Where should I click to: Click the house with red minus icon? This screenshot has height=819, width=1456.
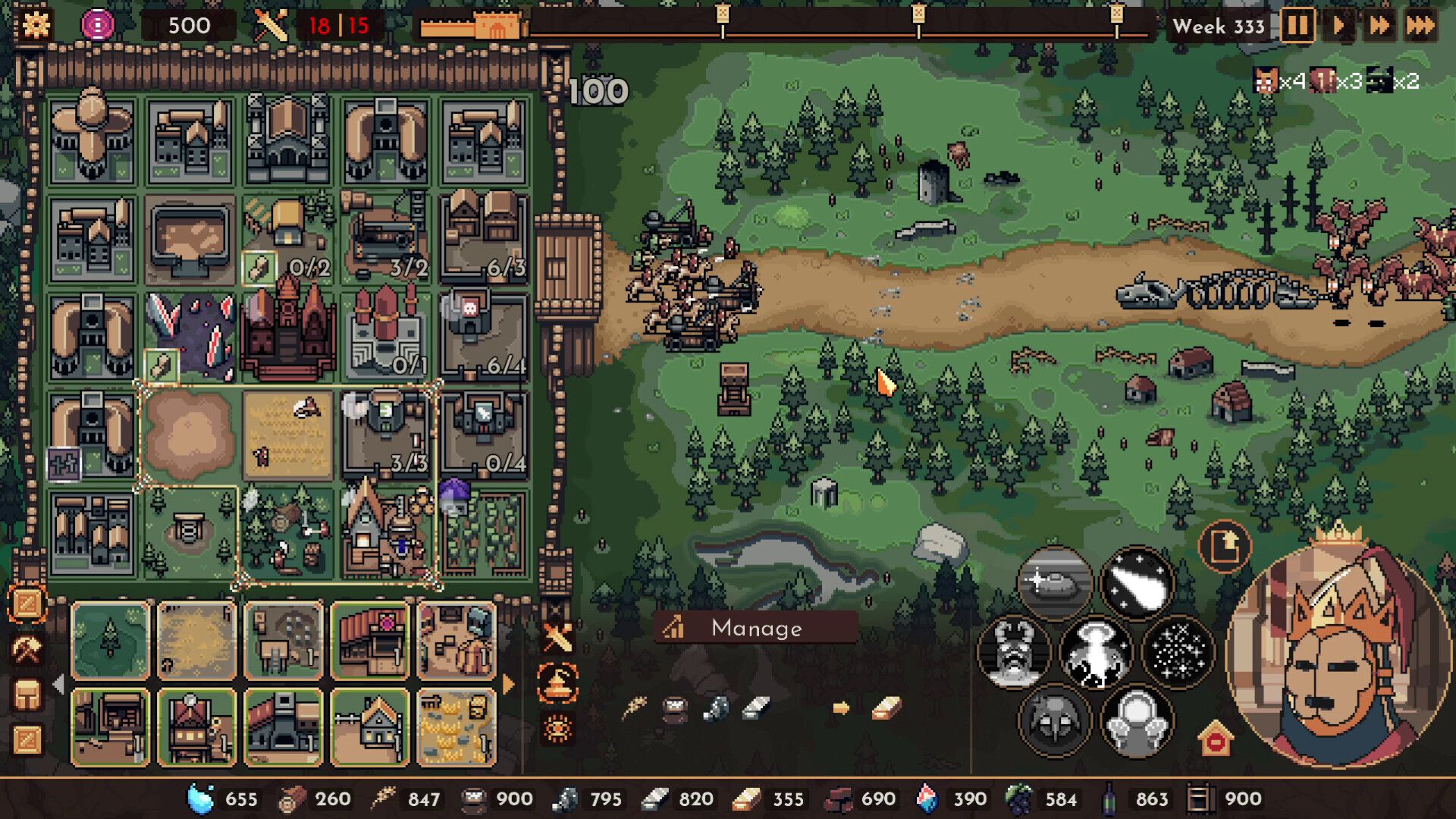pos(1216,738)
